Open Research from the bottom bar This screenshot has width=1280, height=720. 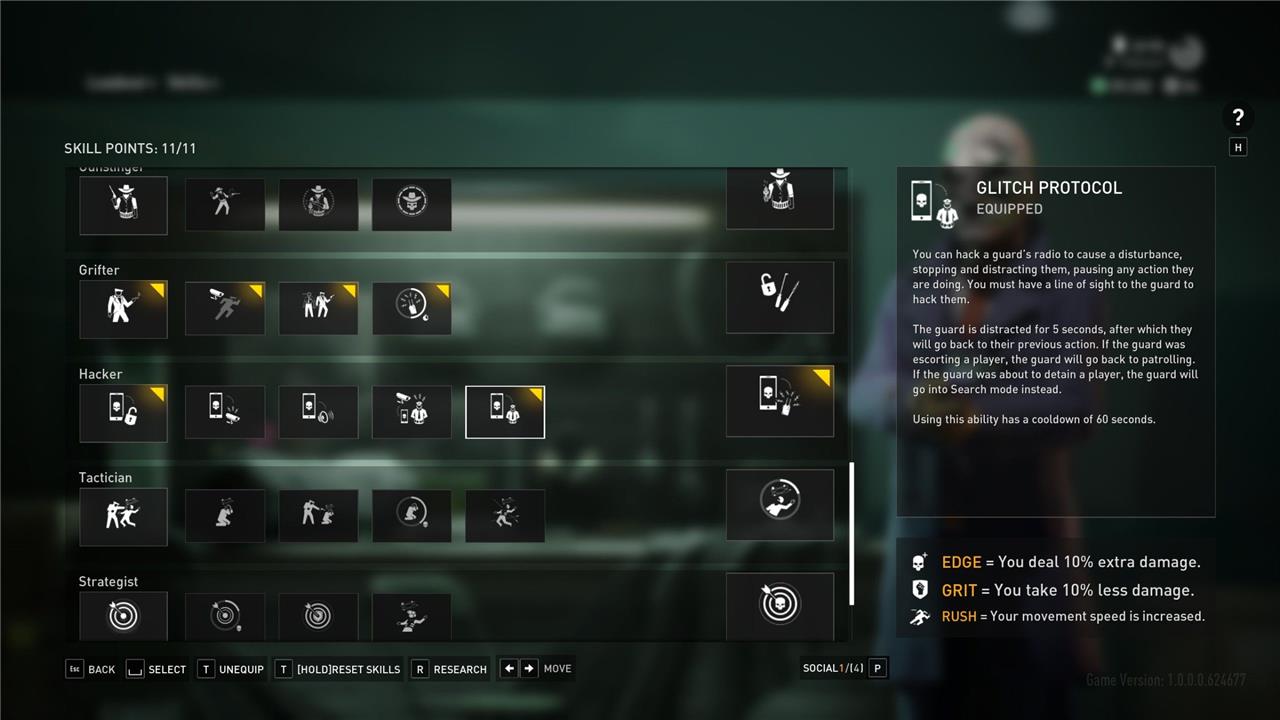450,669
